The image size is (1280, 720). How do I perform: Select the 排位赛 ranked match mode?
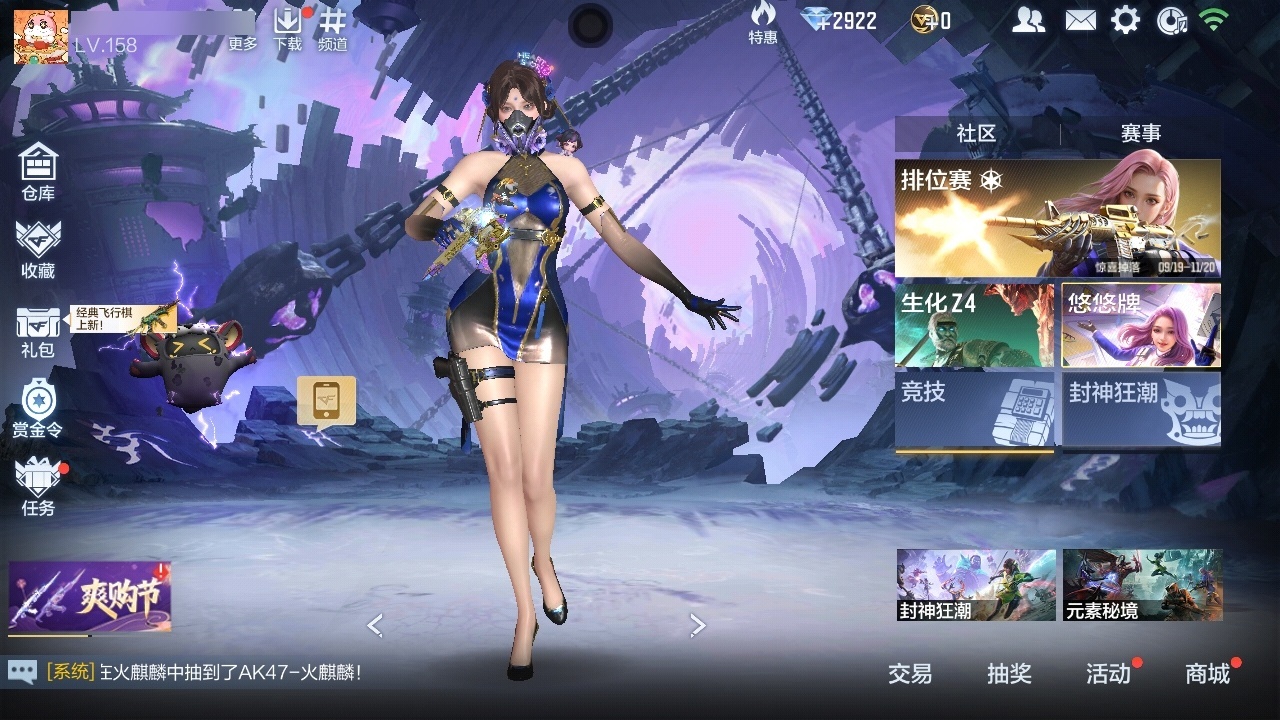pos(1057,218)
